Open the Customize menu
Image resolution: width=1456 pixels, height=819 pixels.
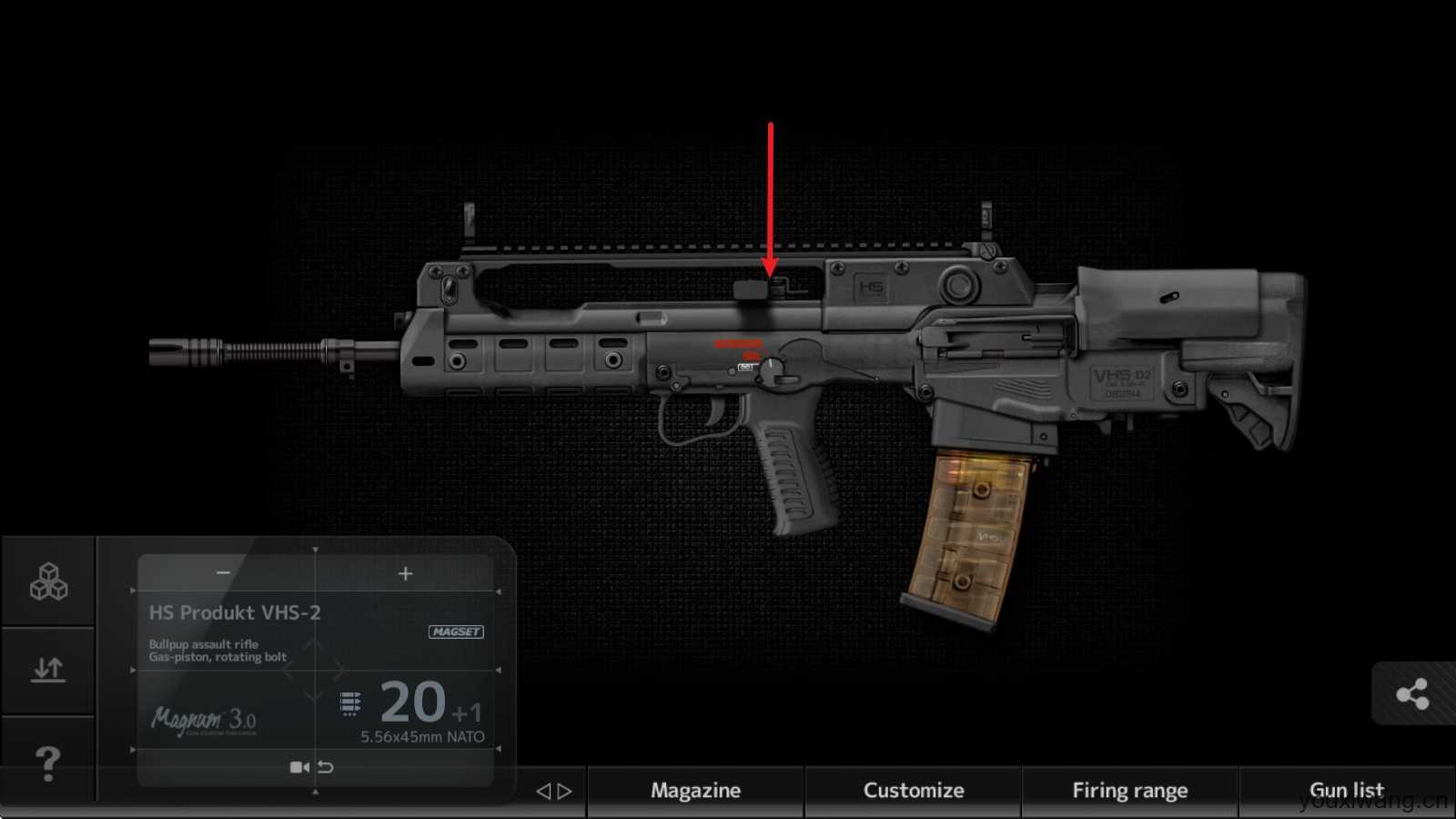tap(913, 790)
